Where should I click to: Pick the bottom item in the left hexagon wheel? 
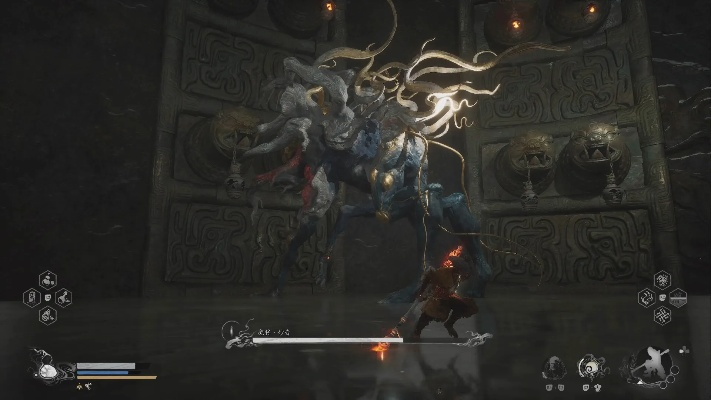[x=47, y=314]
